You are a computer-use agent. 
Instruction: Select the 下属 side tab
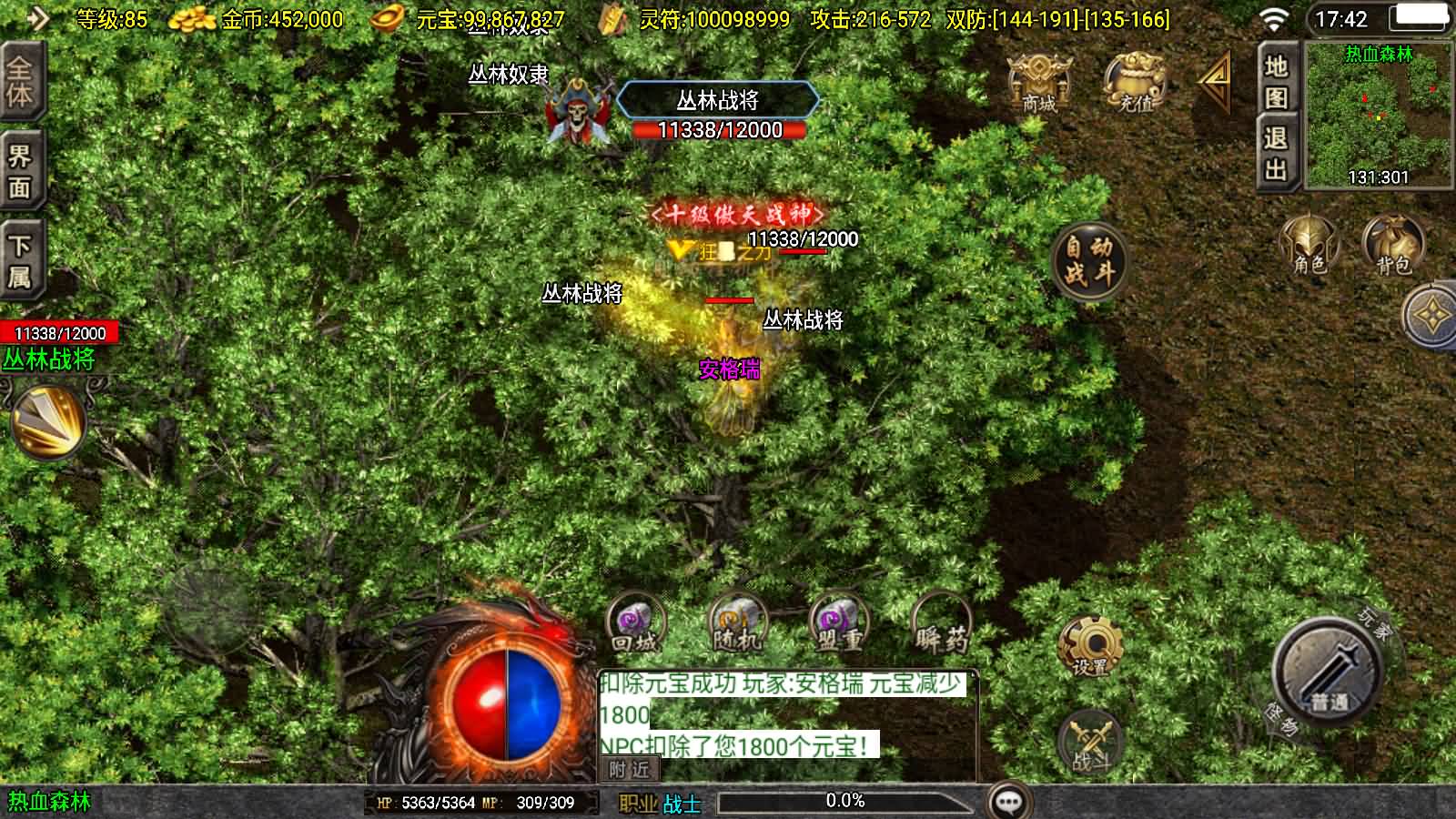[20, 260]
